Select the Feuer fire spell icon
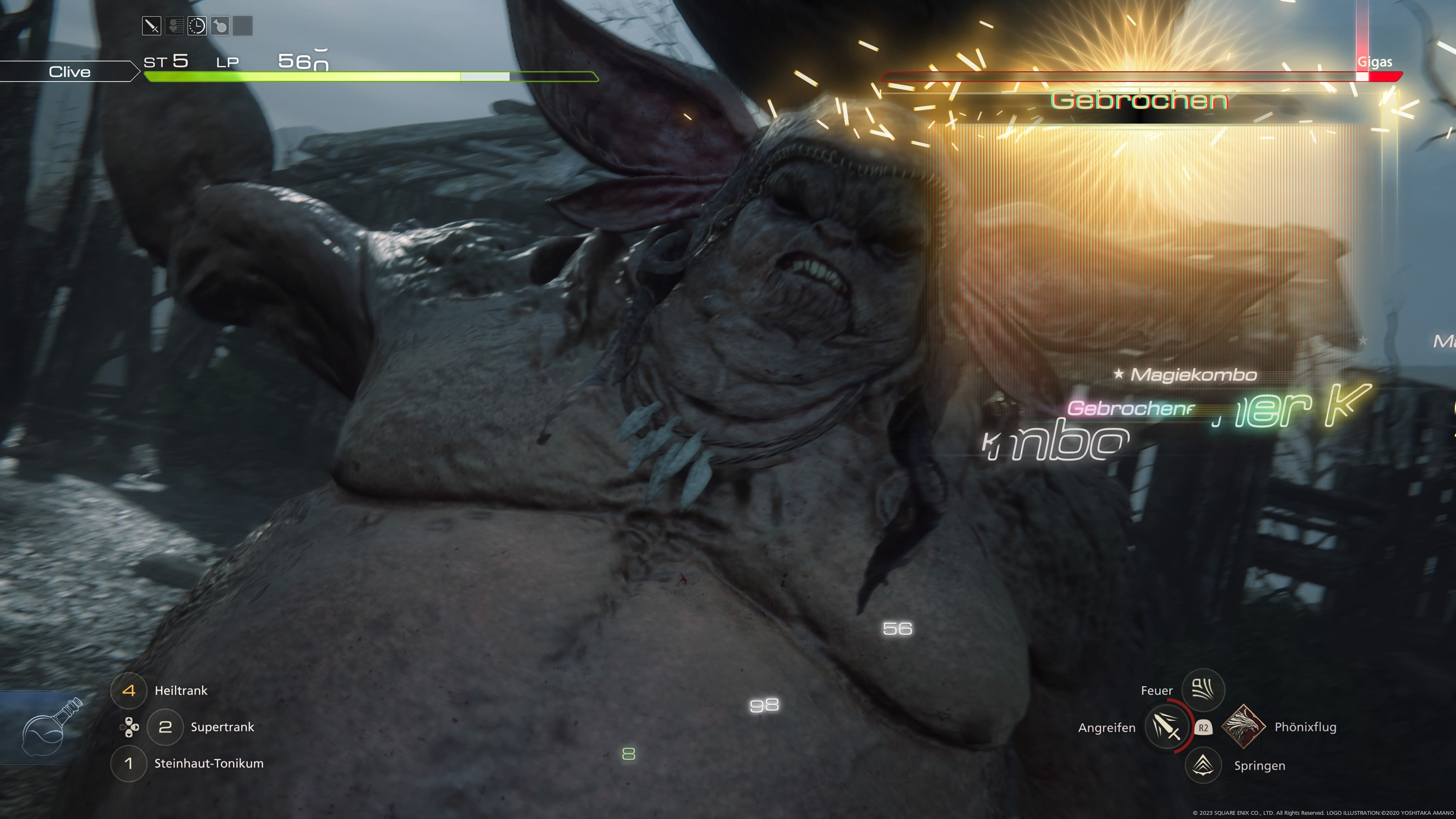The height and width of the screenshot is (819, 1456). [1203, 690]
